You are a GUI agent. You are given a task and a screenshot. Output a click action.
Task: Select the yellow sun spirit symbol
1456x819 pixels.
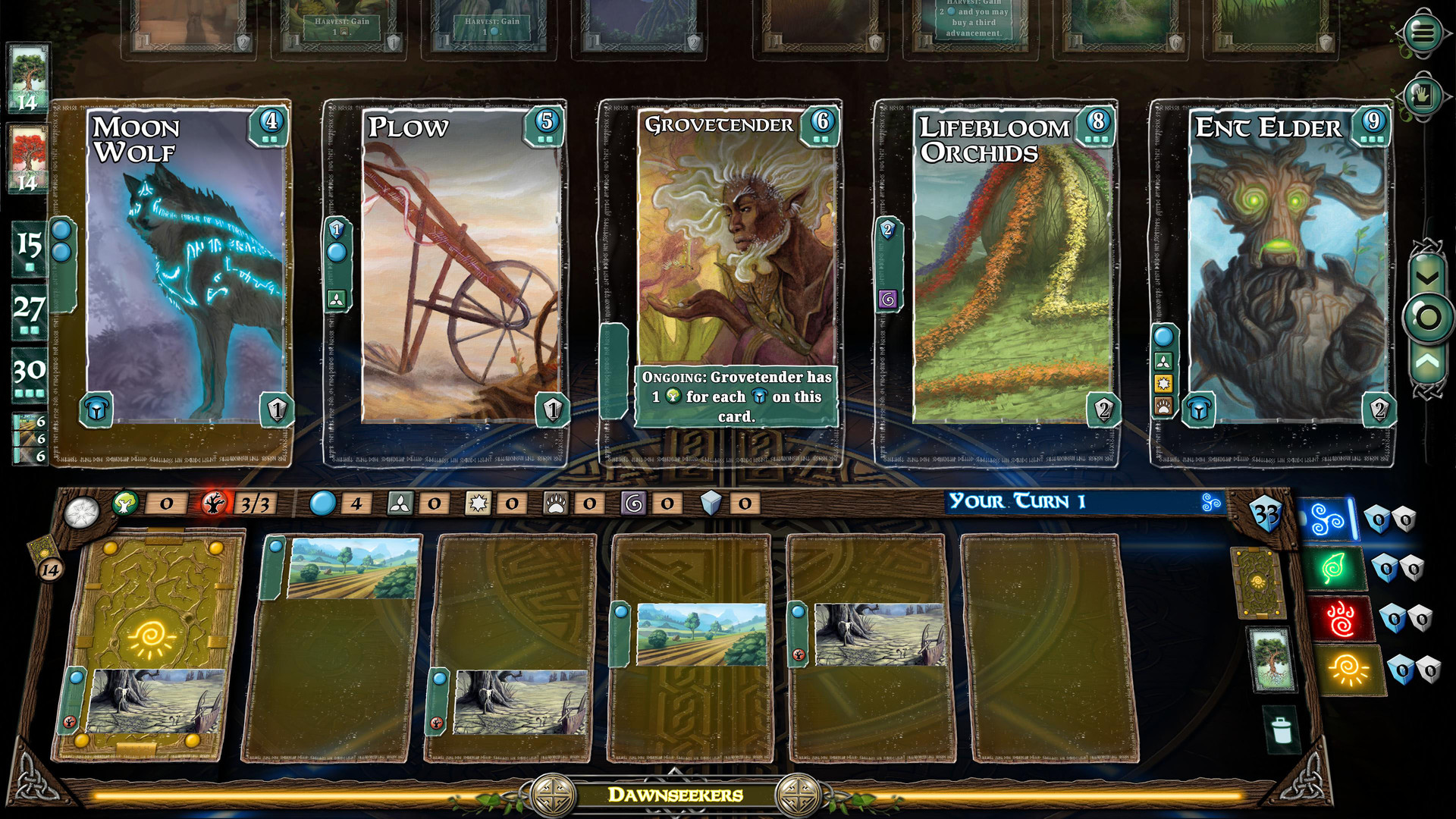[1348, 670]
